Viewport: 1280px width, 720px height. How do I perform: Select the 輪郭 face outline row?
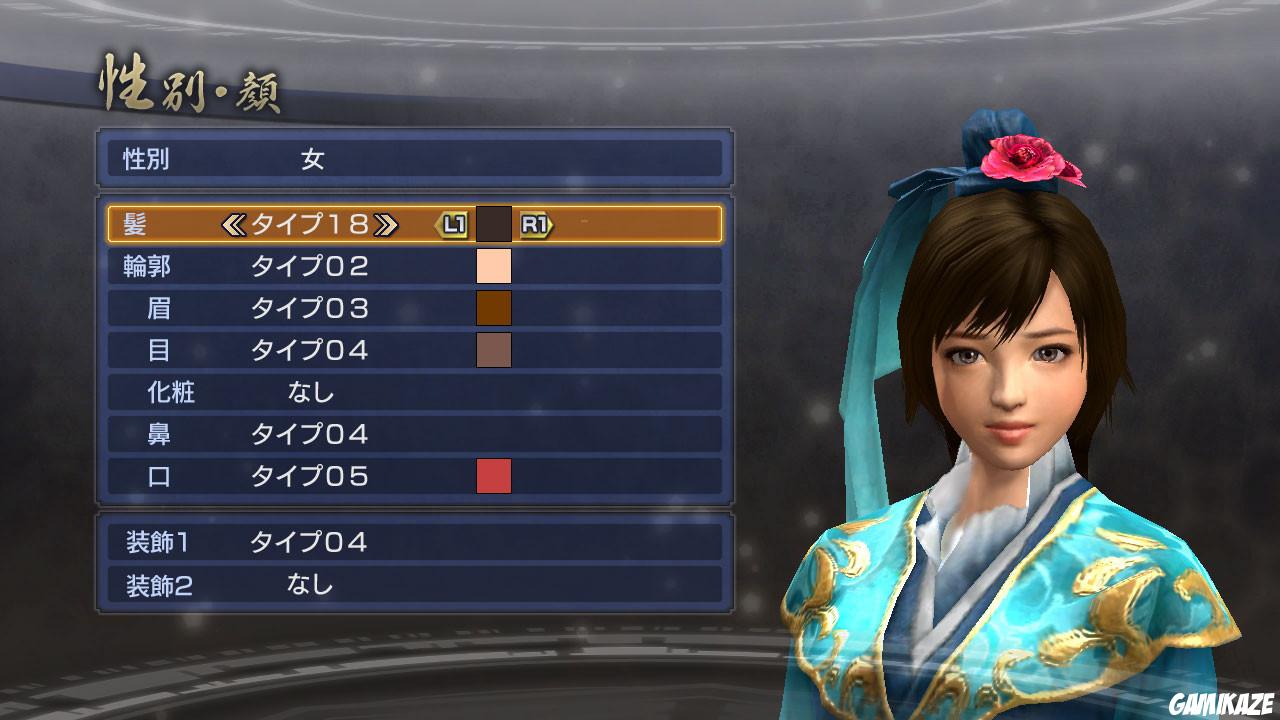tap(300, 266)
